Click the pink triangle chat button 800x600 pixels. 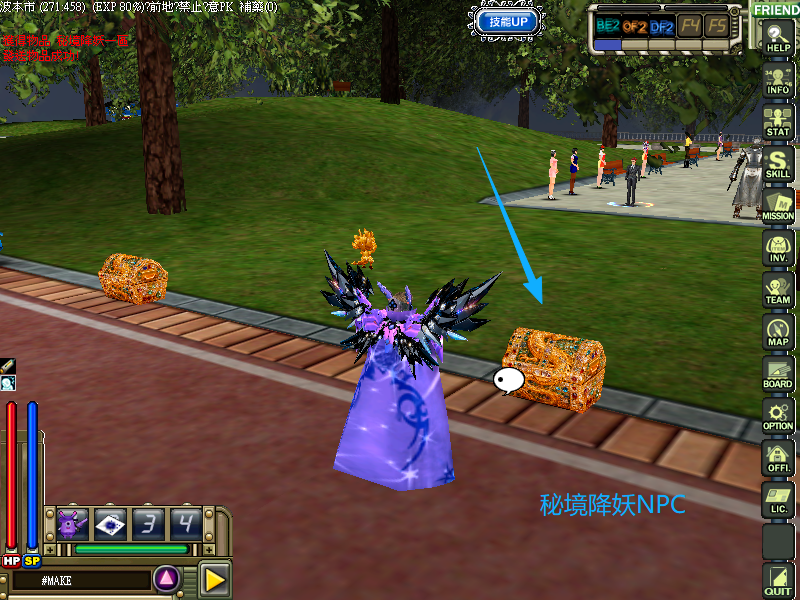(167, 578)
